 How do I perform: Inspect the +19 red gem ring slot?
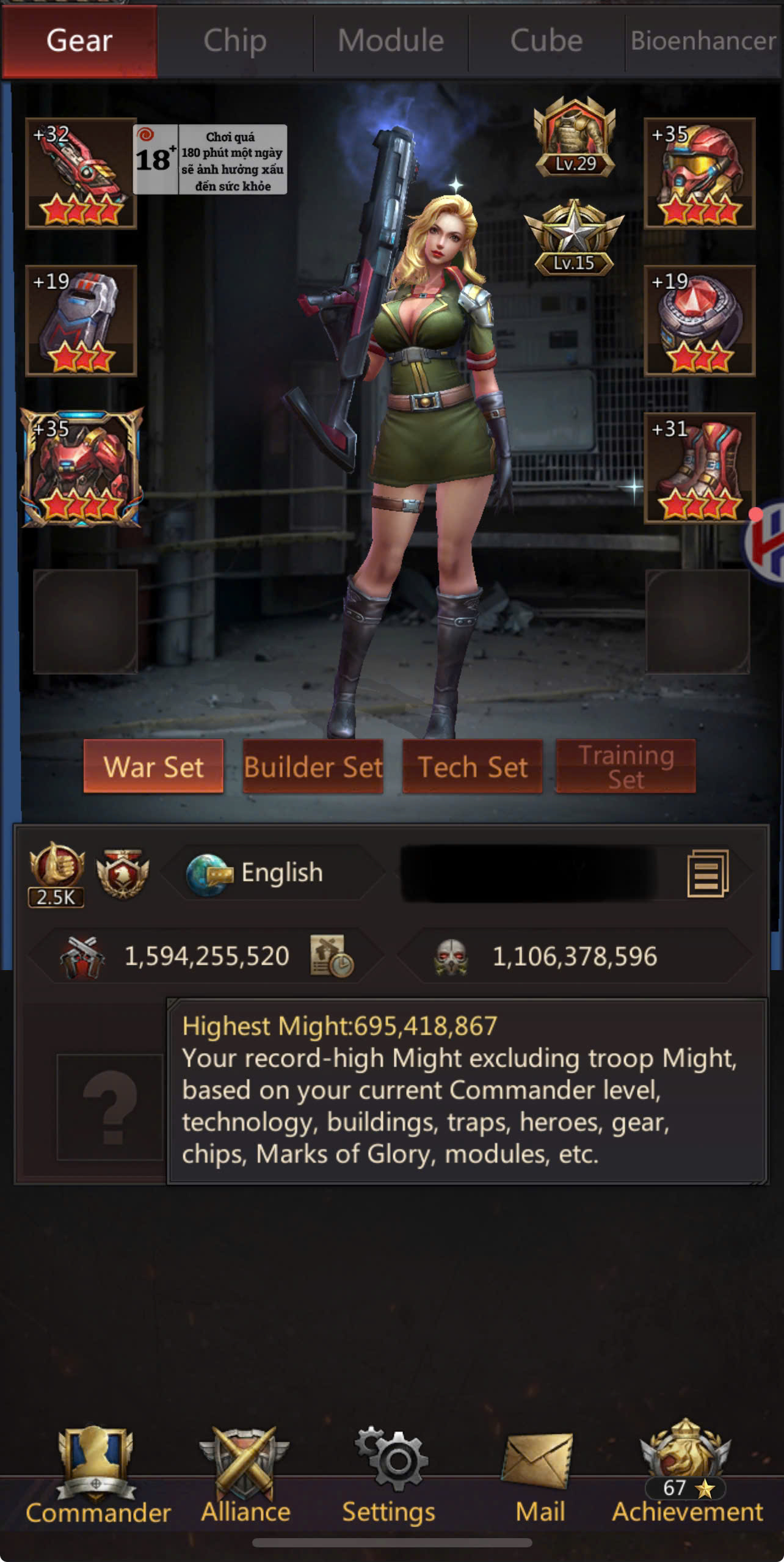[700, 321]
